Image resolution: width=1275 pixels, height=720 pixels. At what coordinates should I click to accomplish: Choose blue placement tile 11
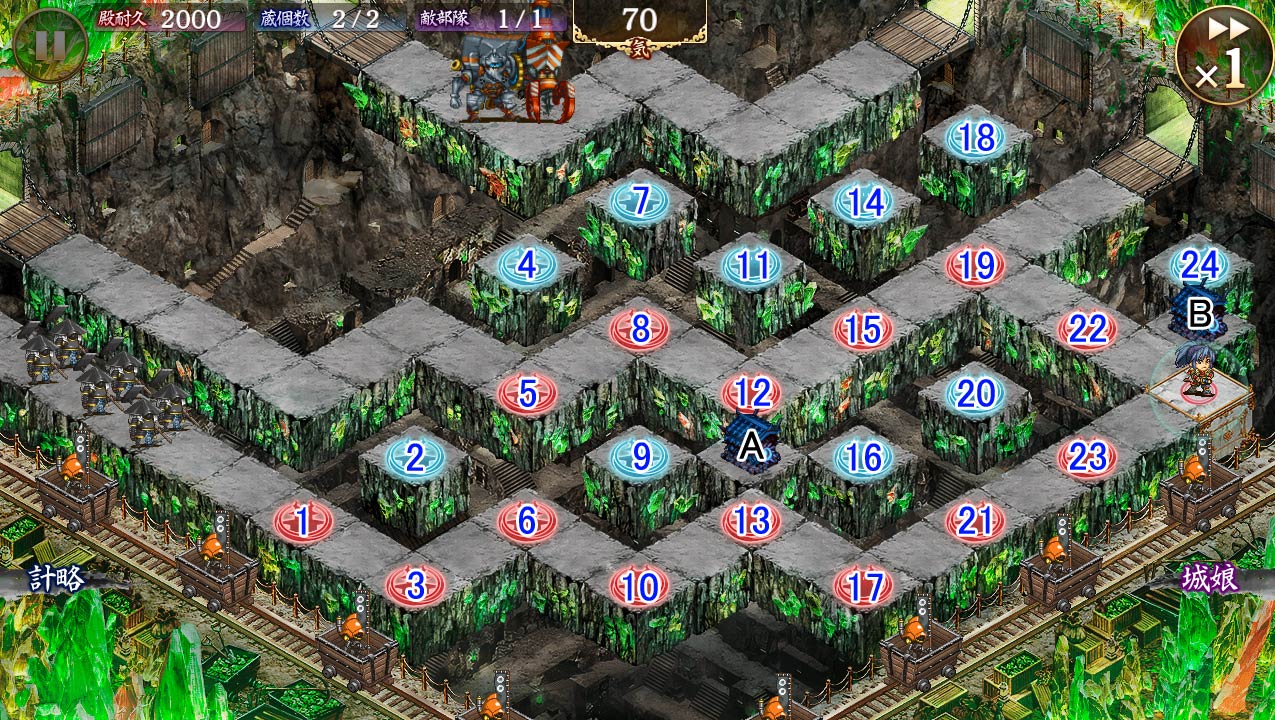(x=751, y=266)
